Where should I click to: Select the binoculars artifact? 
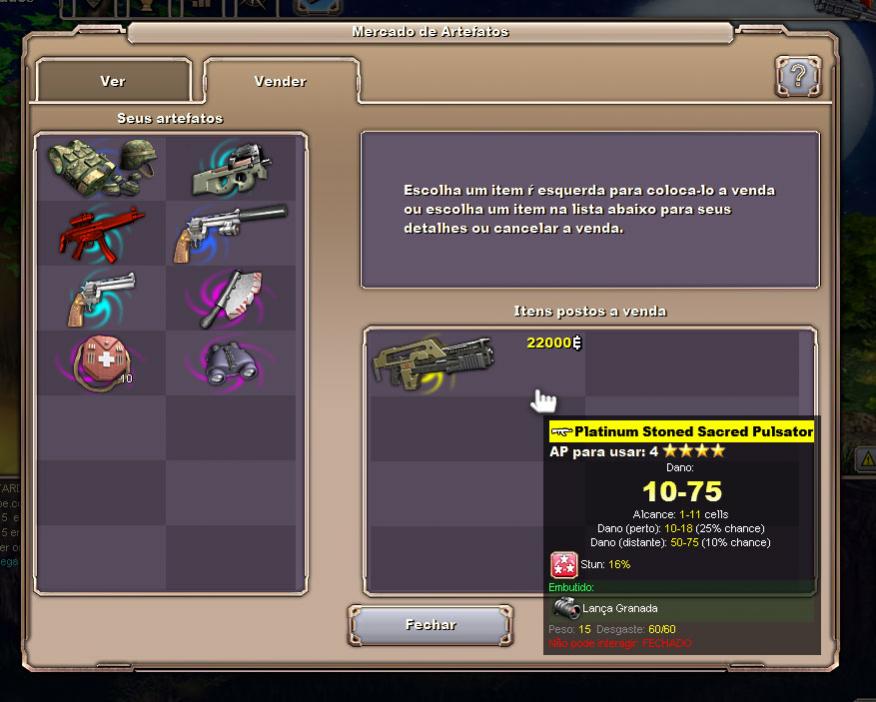[x=230, y=362]
